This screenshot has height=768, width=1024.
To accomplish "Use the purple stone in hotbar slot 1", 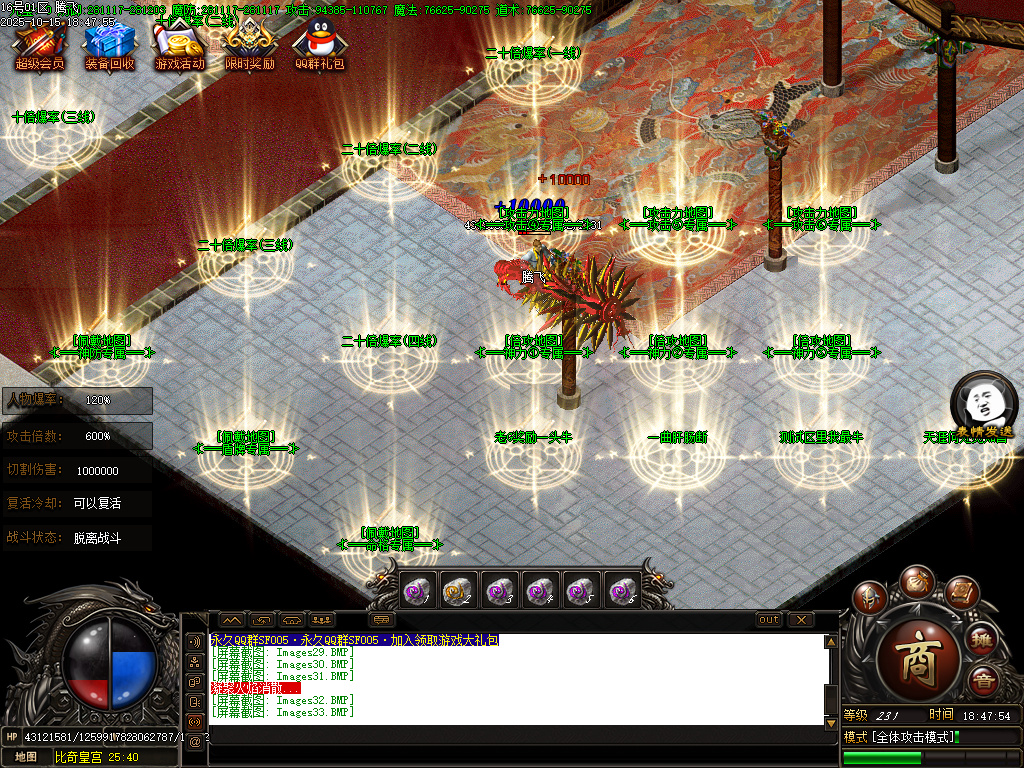I will 416,592.
